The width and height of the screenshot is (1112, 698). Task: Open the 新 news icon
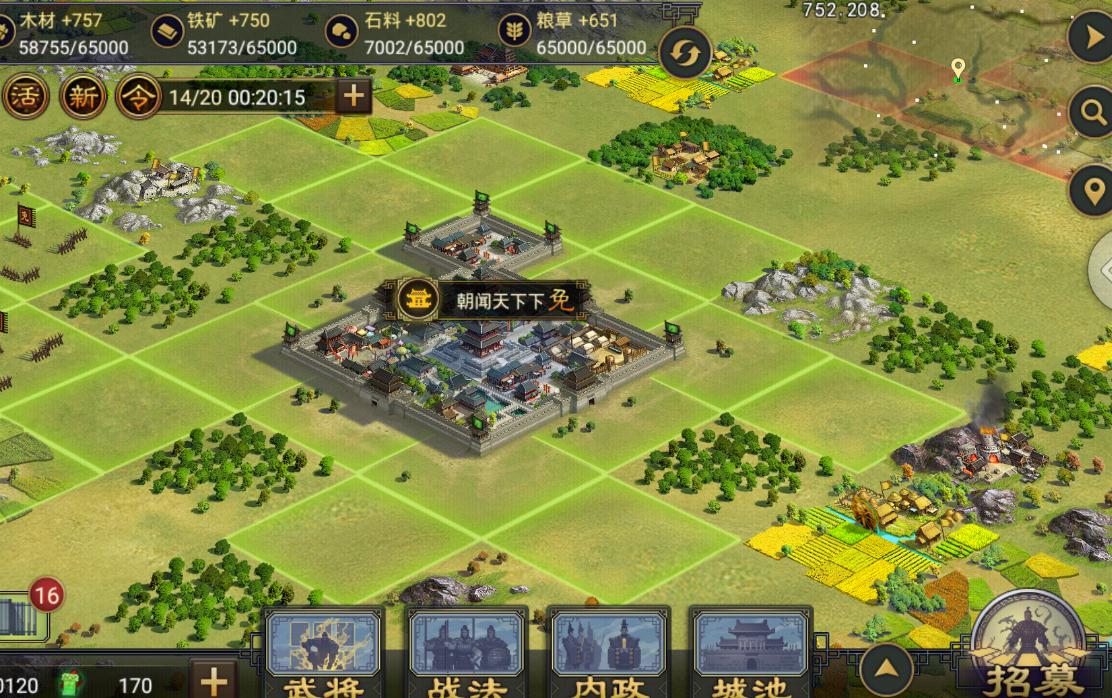click(x=82, y=97)
